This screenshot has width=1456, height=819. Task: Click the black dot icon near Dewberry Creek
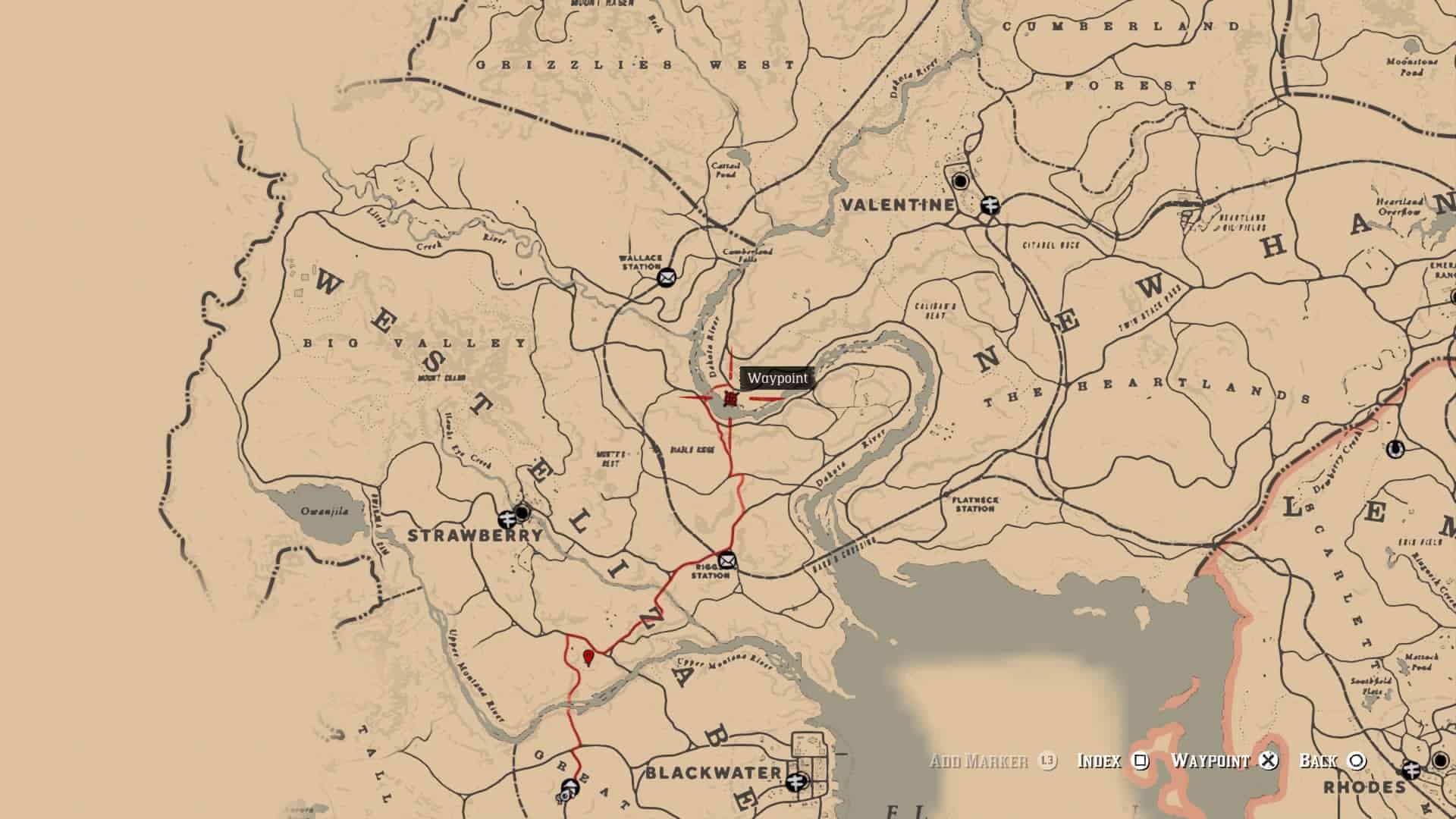pyautogui.click(x=1395, y=450)
